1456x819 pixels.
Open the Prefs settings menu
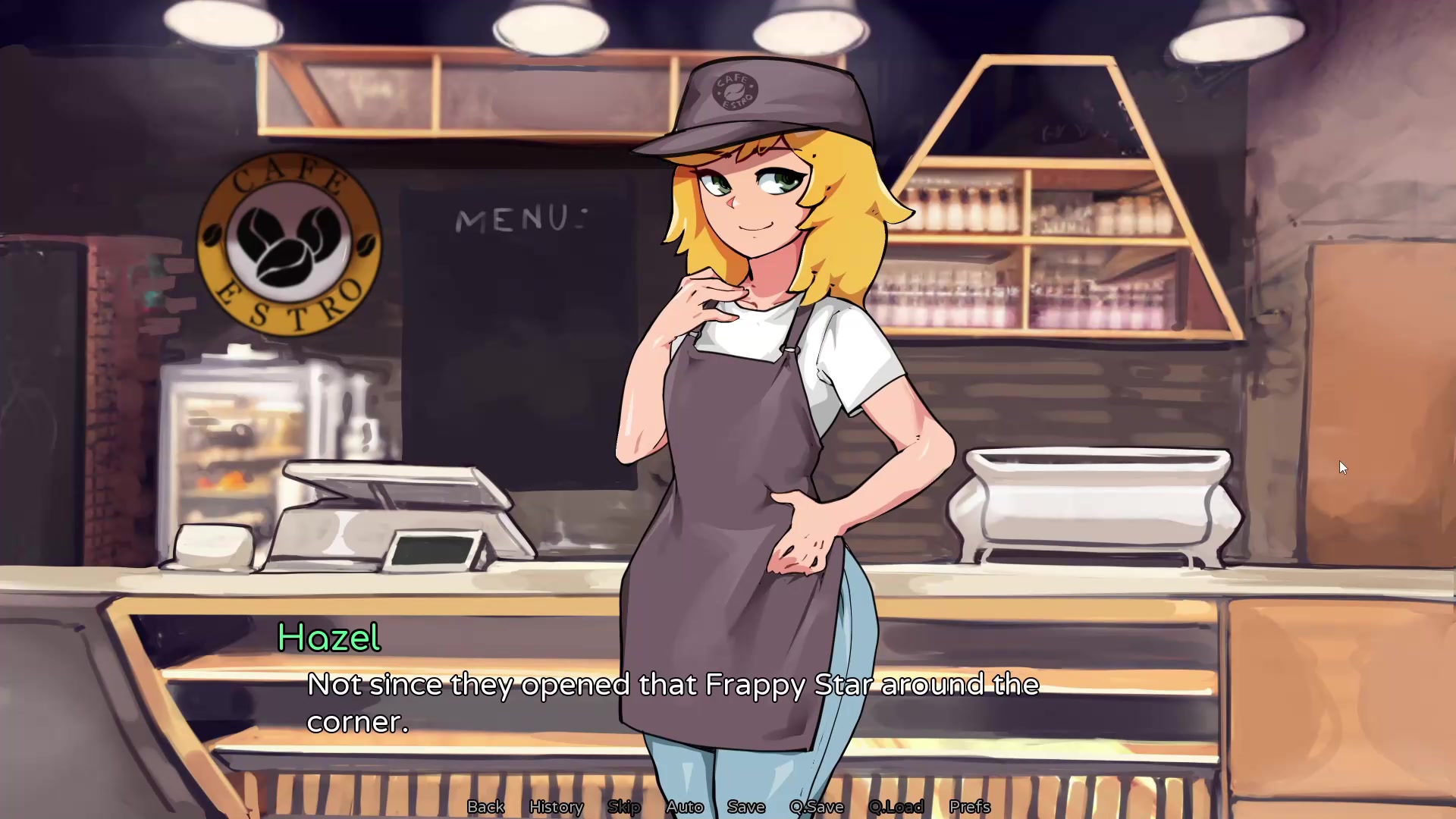(970, 807)
